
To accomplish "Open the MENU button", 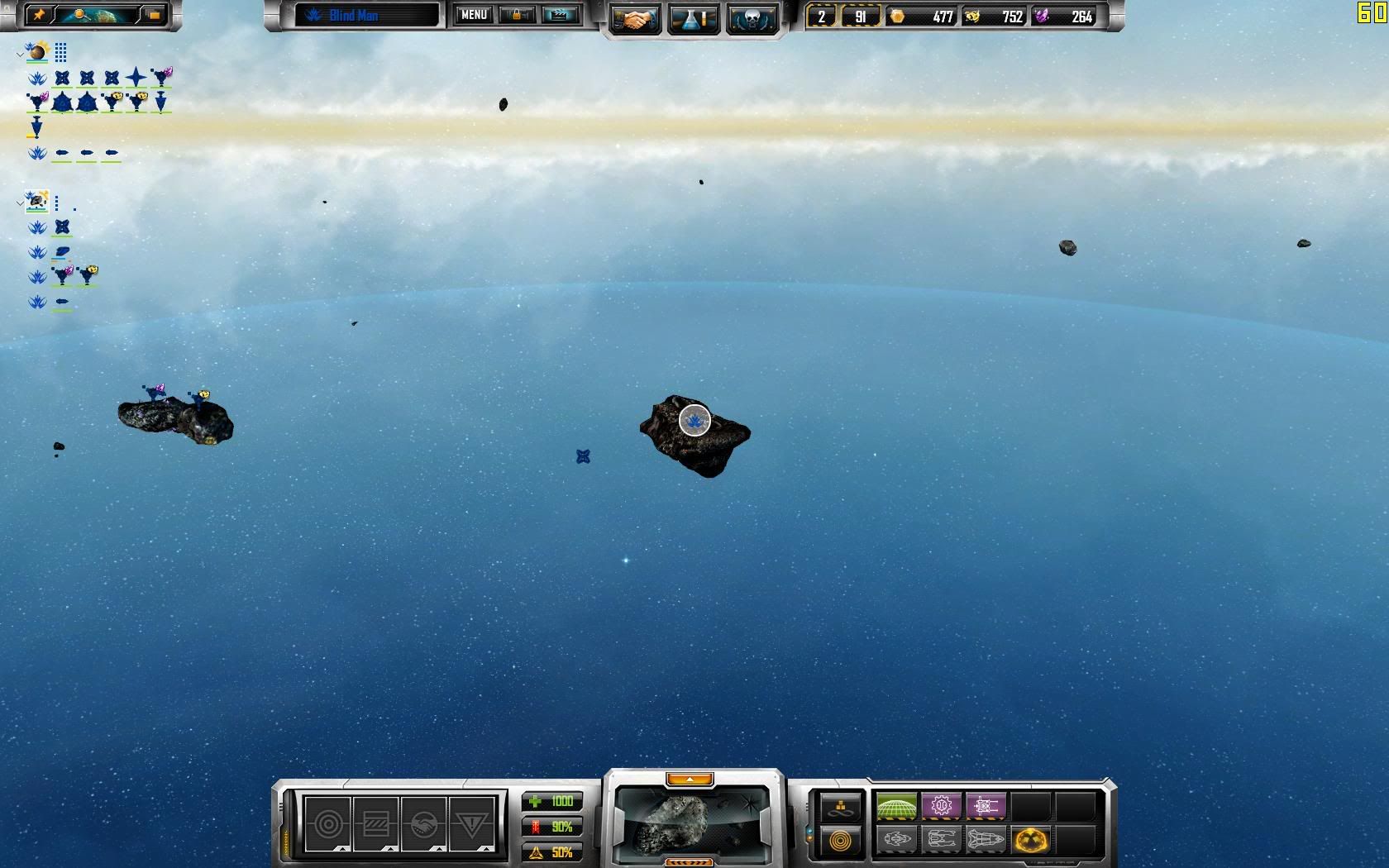I will (474, 15).
